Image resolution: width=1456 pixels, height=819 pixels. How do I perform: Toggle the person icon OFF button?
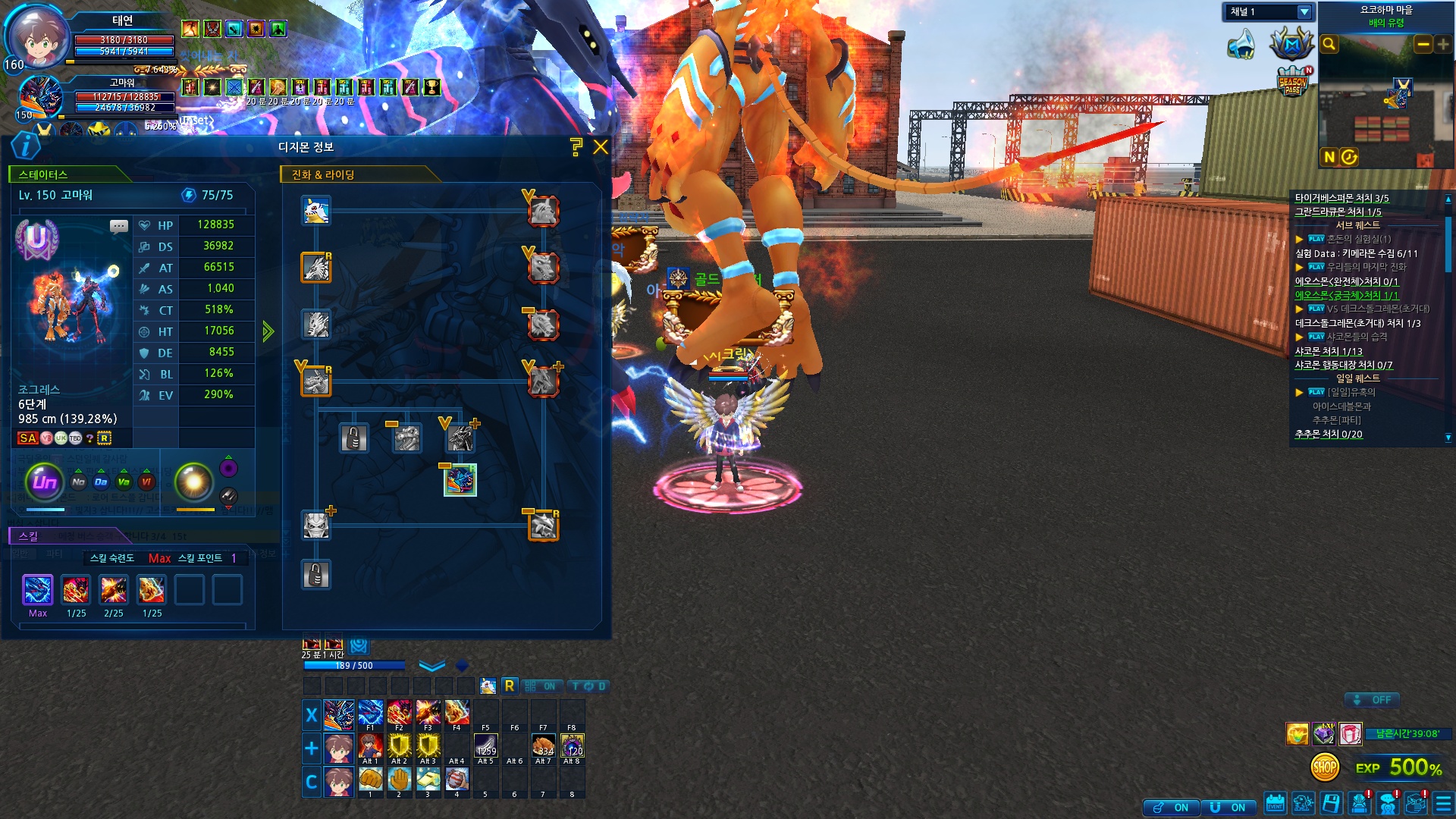[x=1373, y=700]
